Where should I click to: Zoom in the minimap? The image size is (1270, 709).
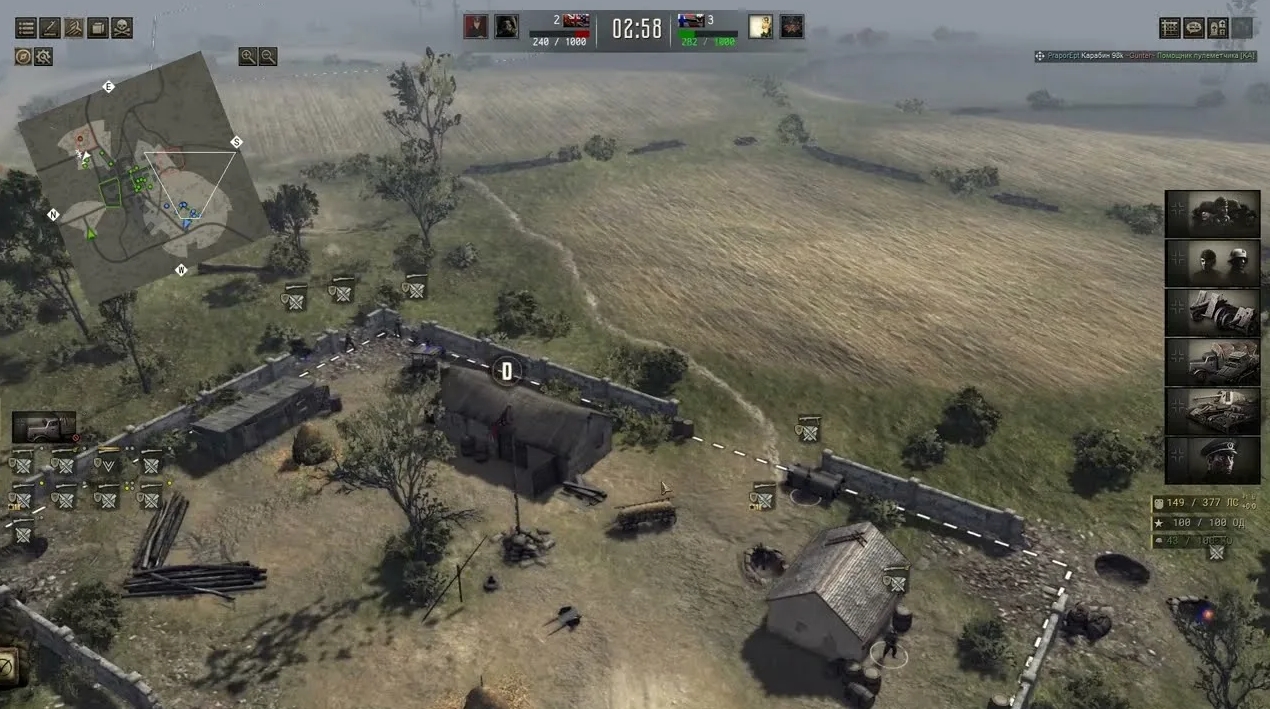tap(247, 57)
